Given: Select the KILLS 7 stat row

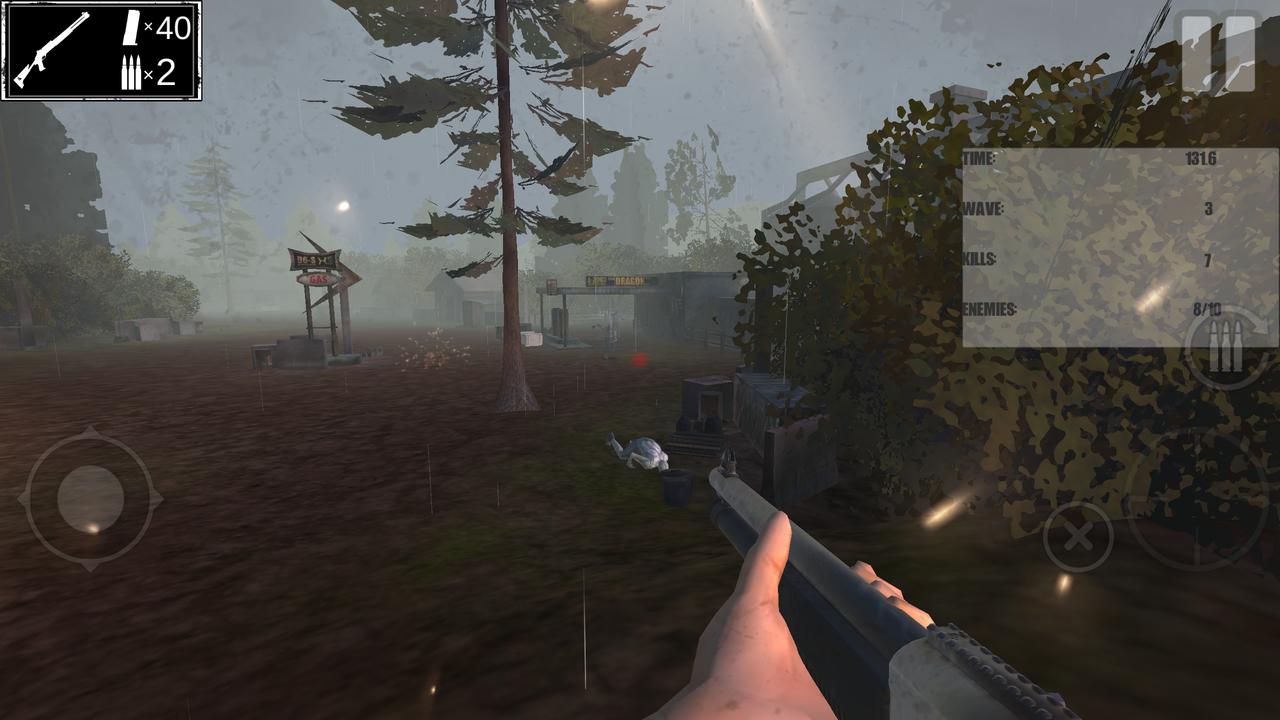Looking at the screenshot, I should 1090,260.
